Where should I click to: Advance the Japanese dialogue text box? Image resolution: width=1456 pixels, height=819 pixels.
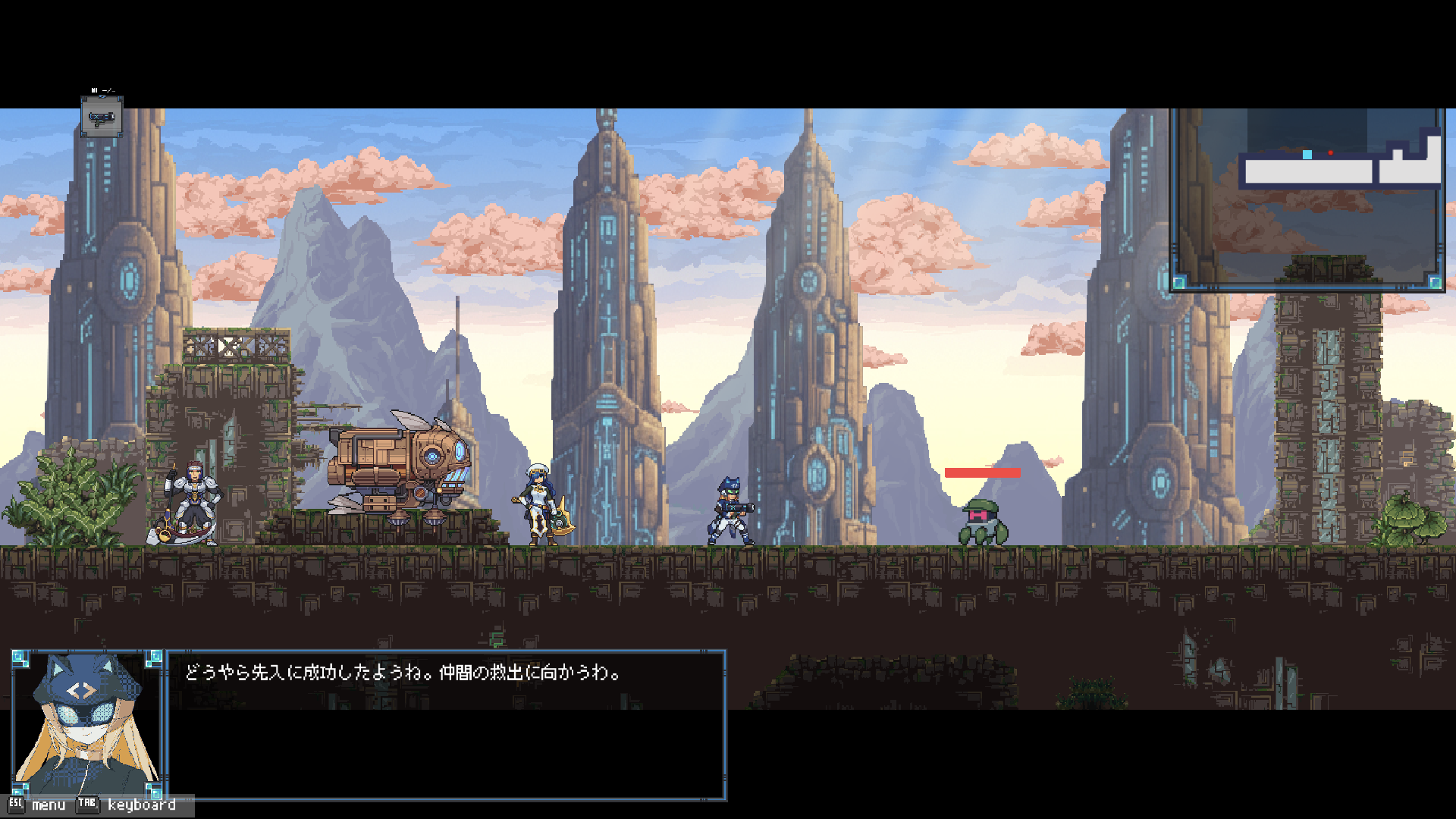pyautogui.click(x=446, y=724)
